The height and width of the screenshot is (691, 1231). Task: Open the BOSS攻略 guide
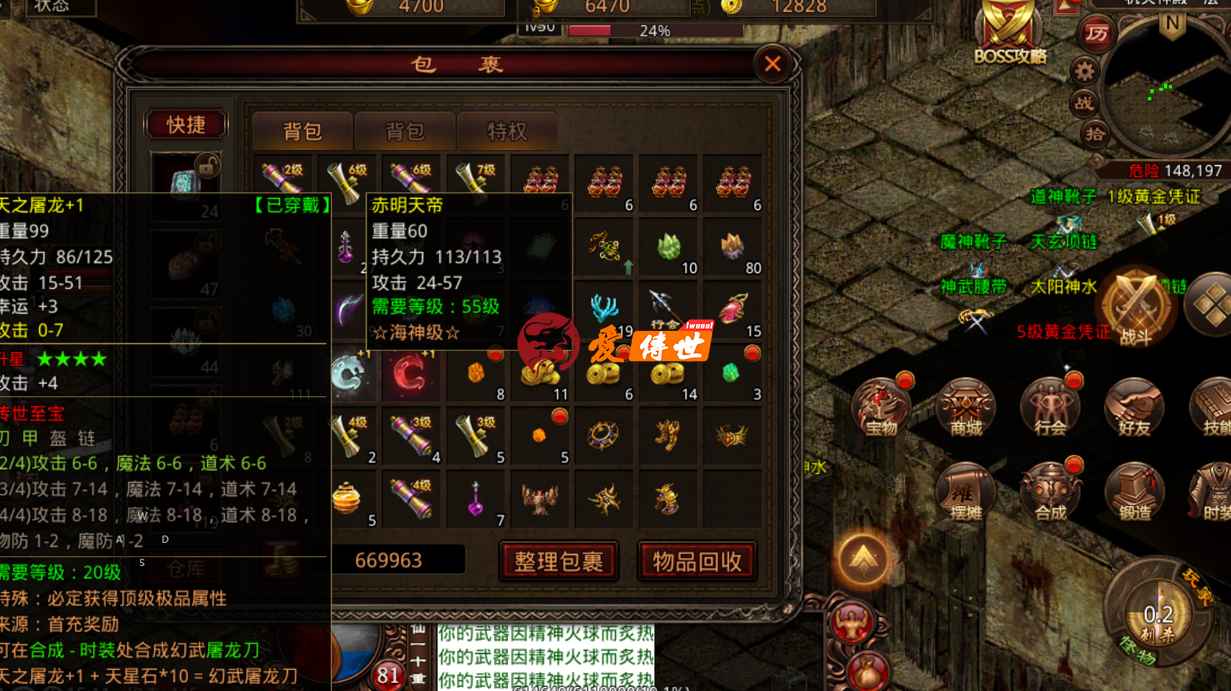[1010, 32]
